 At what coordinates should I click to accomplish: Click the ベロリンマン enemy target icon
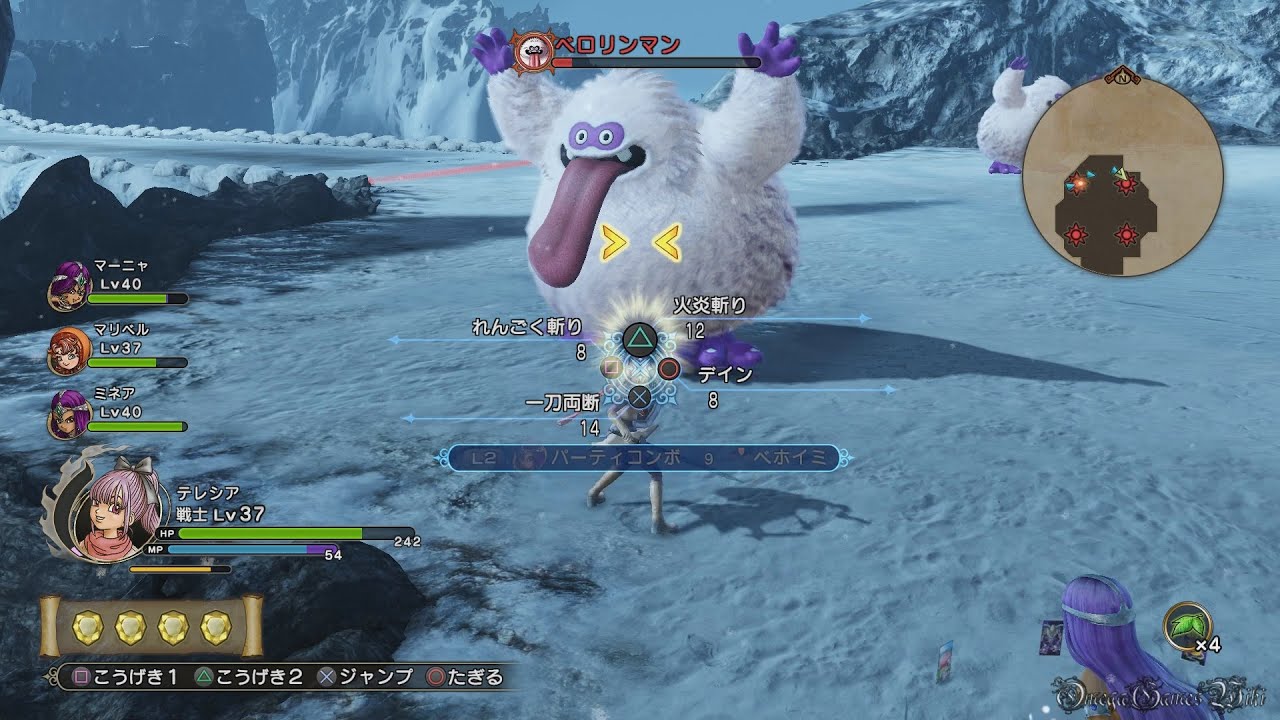531,49
